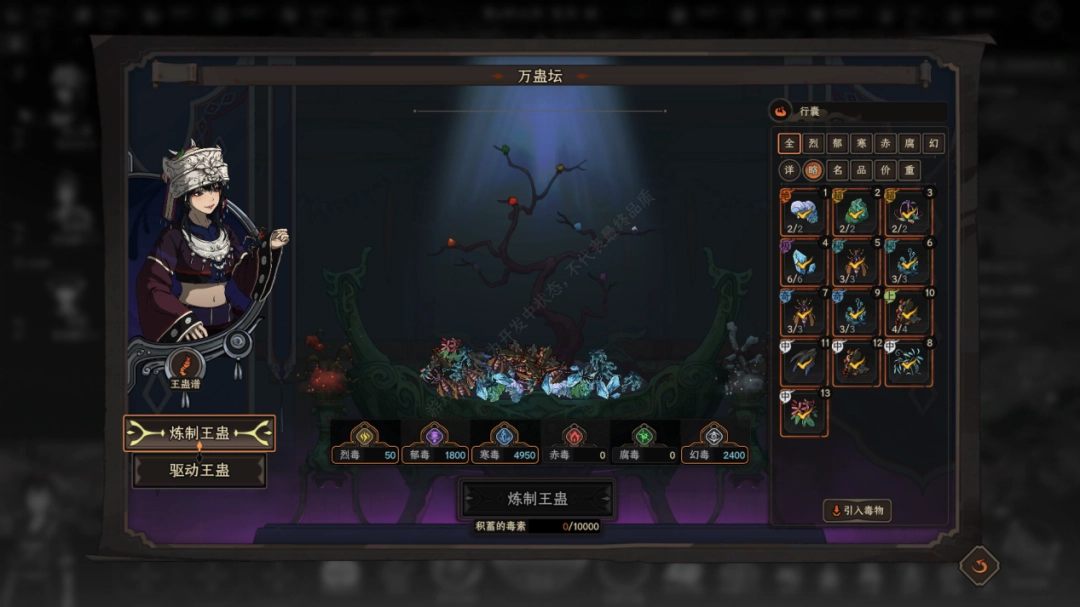The height and width of the screenshot is (607, 1080).
Task: Click the return arrow button
Action: tap(979, 566)
